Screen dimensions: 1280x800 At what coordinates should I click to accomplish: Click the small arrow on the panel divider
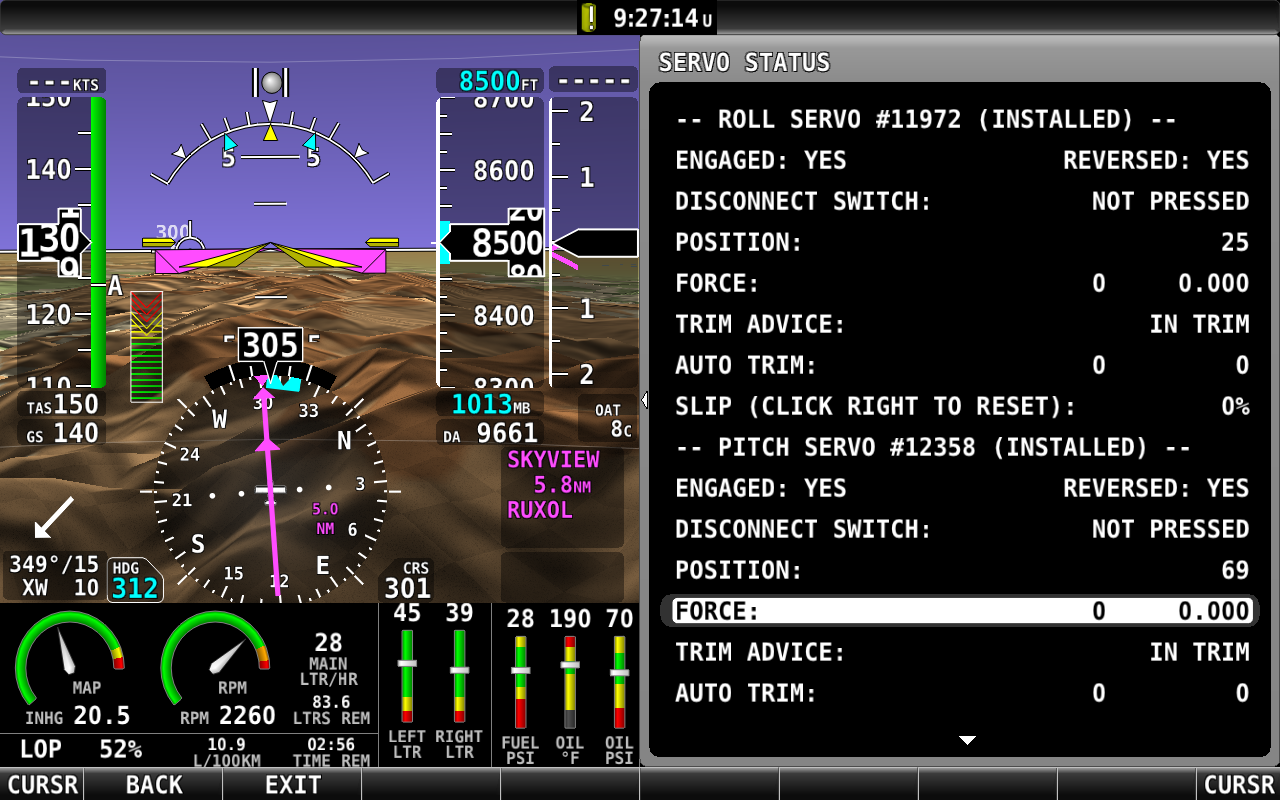pos(644,400)
